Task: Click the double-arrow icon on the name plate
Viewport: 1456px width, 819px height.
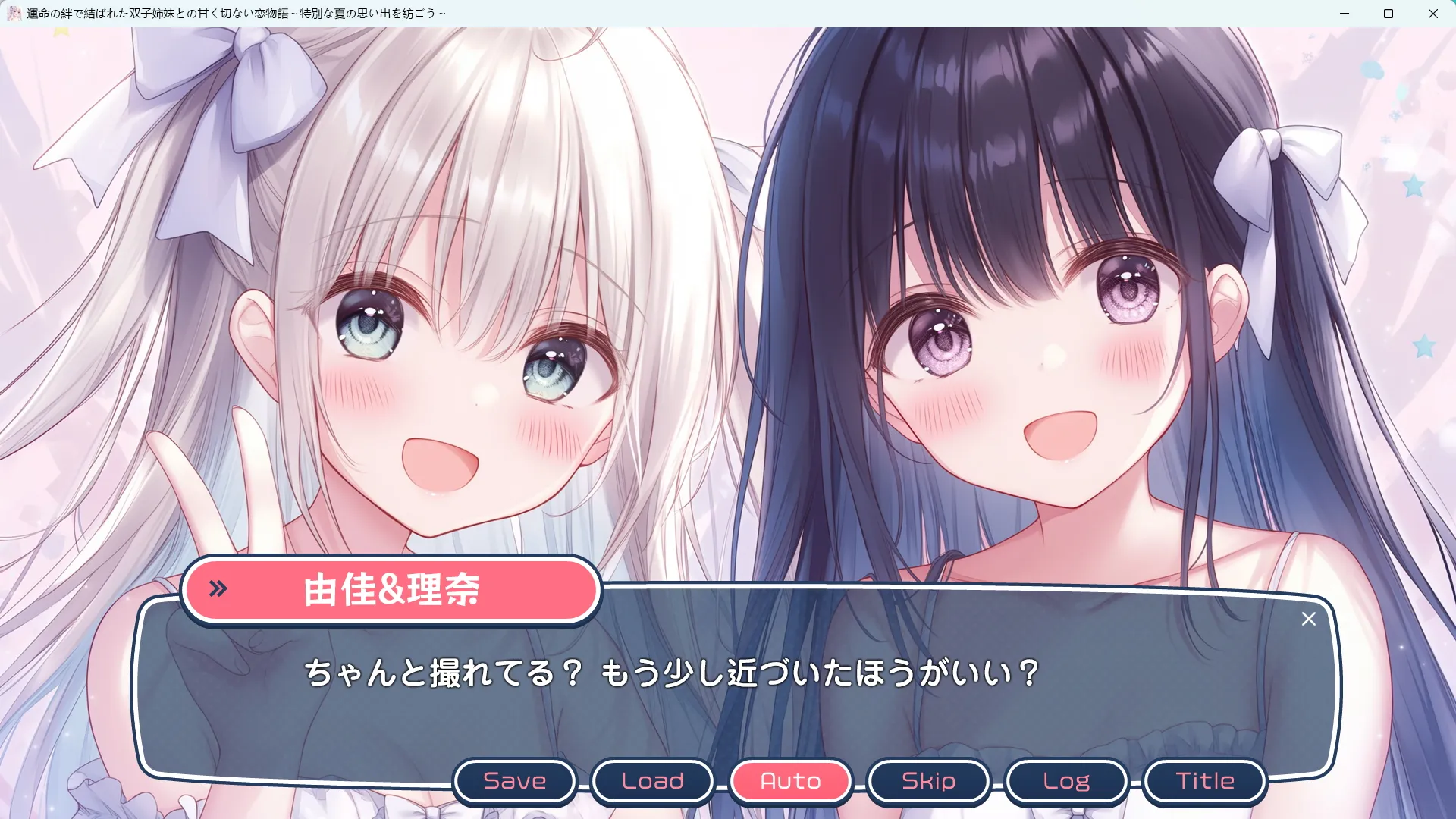Action: coord(218,588)
